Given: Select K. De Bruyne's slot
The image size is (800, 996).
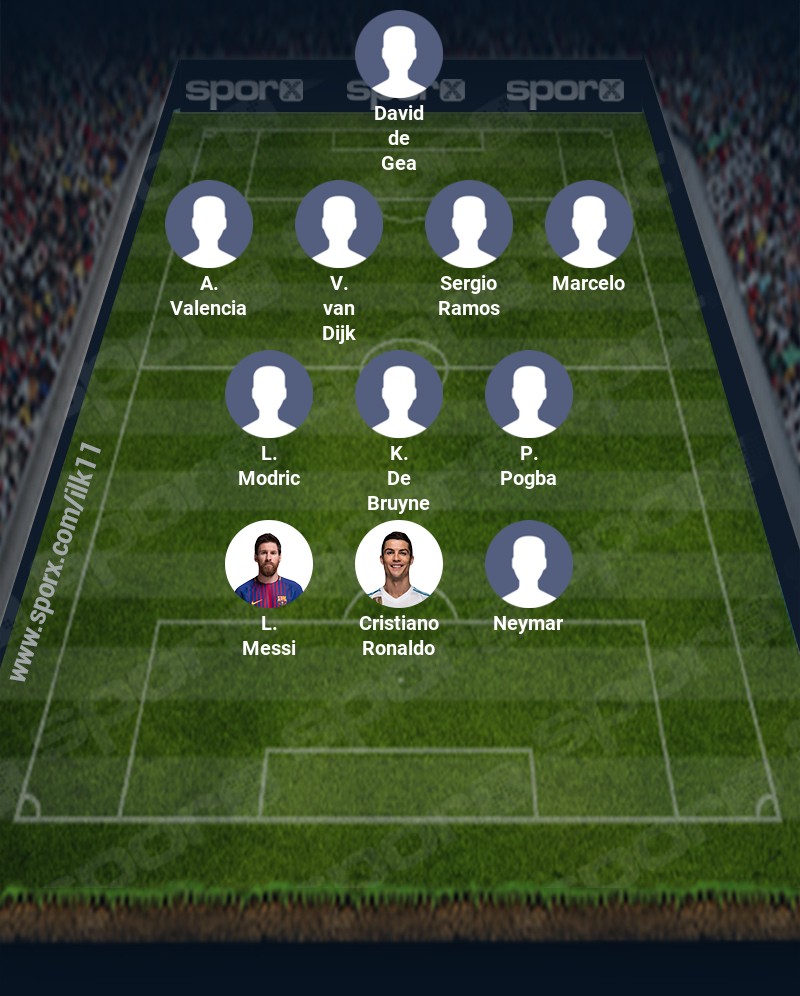Looking at the screenshot, I should [399, 394].
